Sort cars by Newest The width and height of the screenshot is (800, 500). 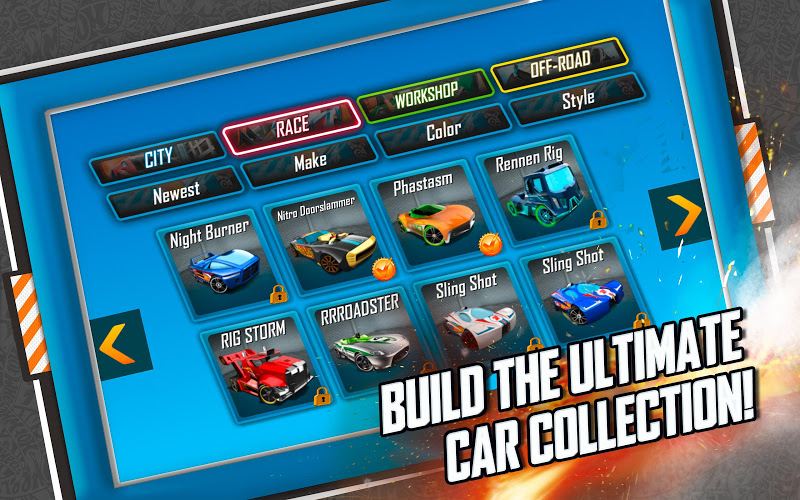pyautogui.click(x=175, y=190)
